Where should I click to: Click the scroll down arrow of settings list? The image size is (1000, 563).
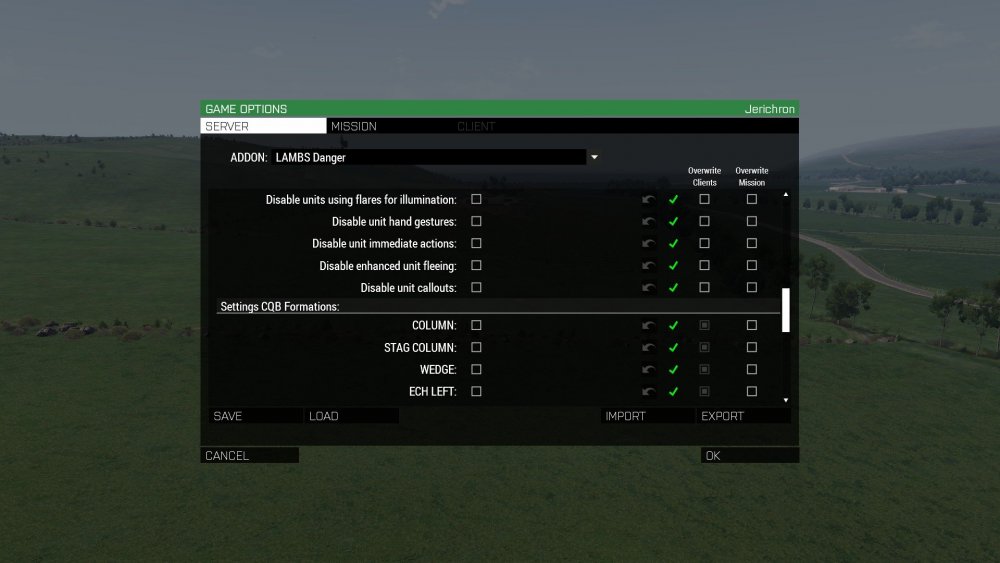[786, 400]
